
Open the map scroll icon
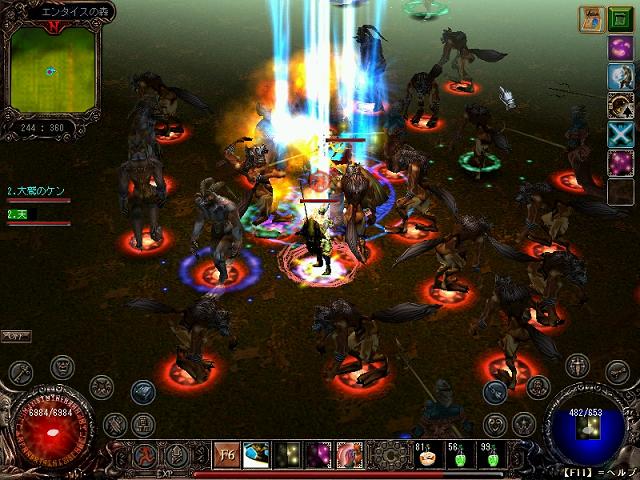[x=590, y=19]
